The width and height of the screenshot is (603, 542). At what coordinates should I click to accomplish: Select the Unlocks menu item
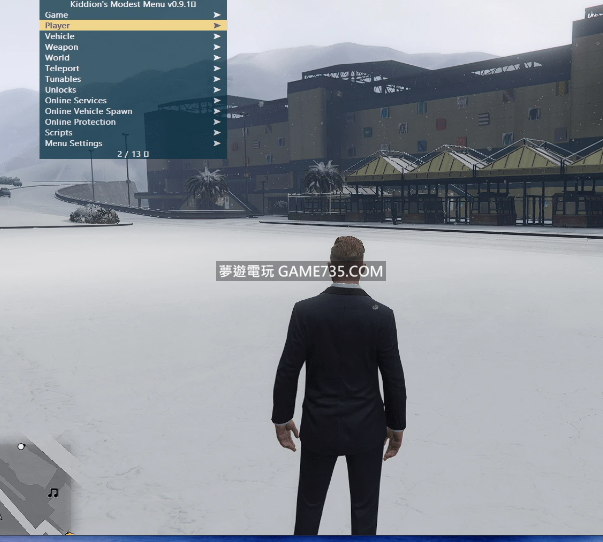[x=60, y=90]
